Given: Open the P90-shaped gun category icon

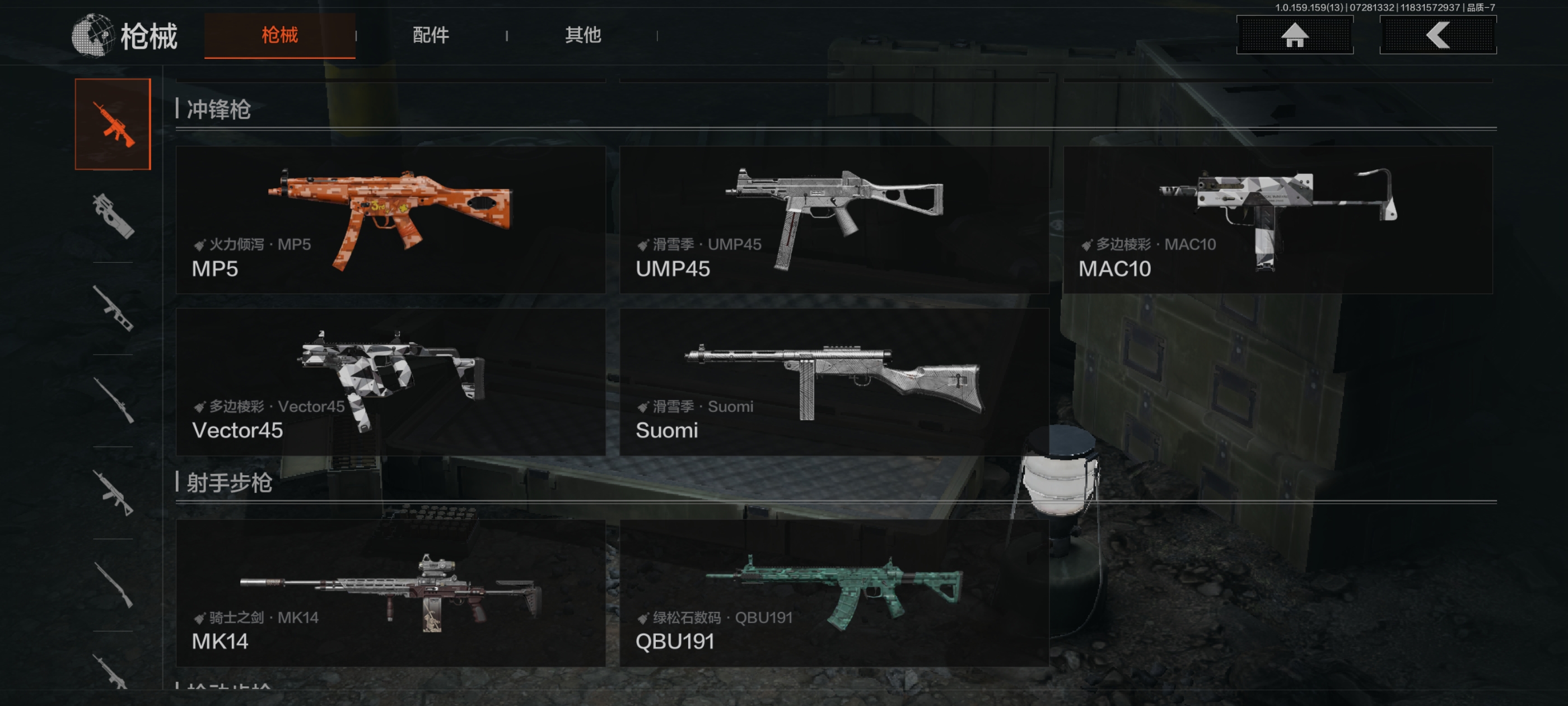Looking at the screenshot, I should coord(113,216).
